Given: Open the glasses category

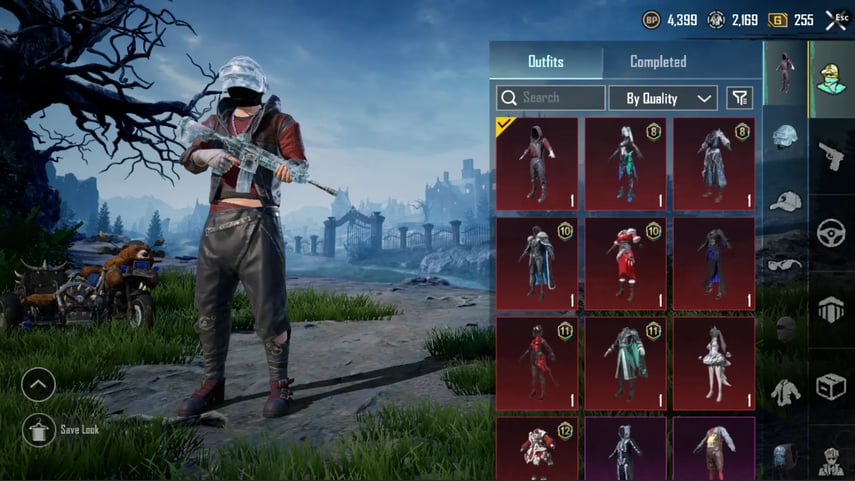Looking at the screenshot, I should click(x=785, y=265).
